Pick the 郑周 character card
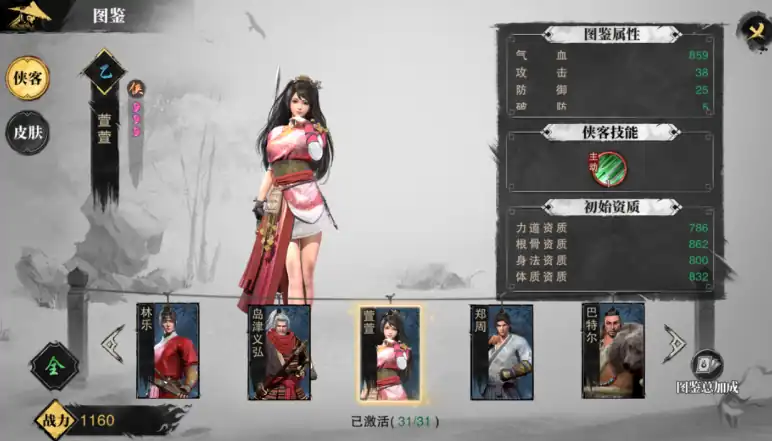The image size is (772, 441). click(x=501, y=352)
